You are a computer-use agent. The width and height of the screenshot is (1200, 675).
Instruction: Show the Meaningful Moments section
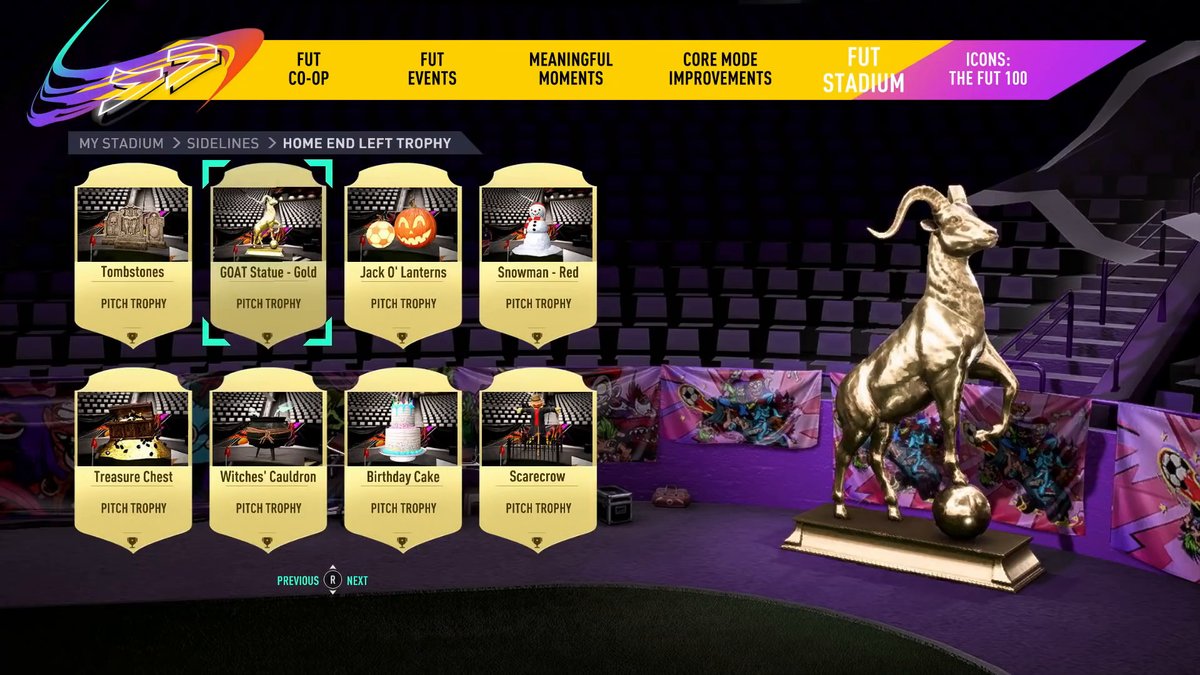pos(571,69)
